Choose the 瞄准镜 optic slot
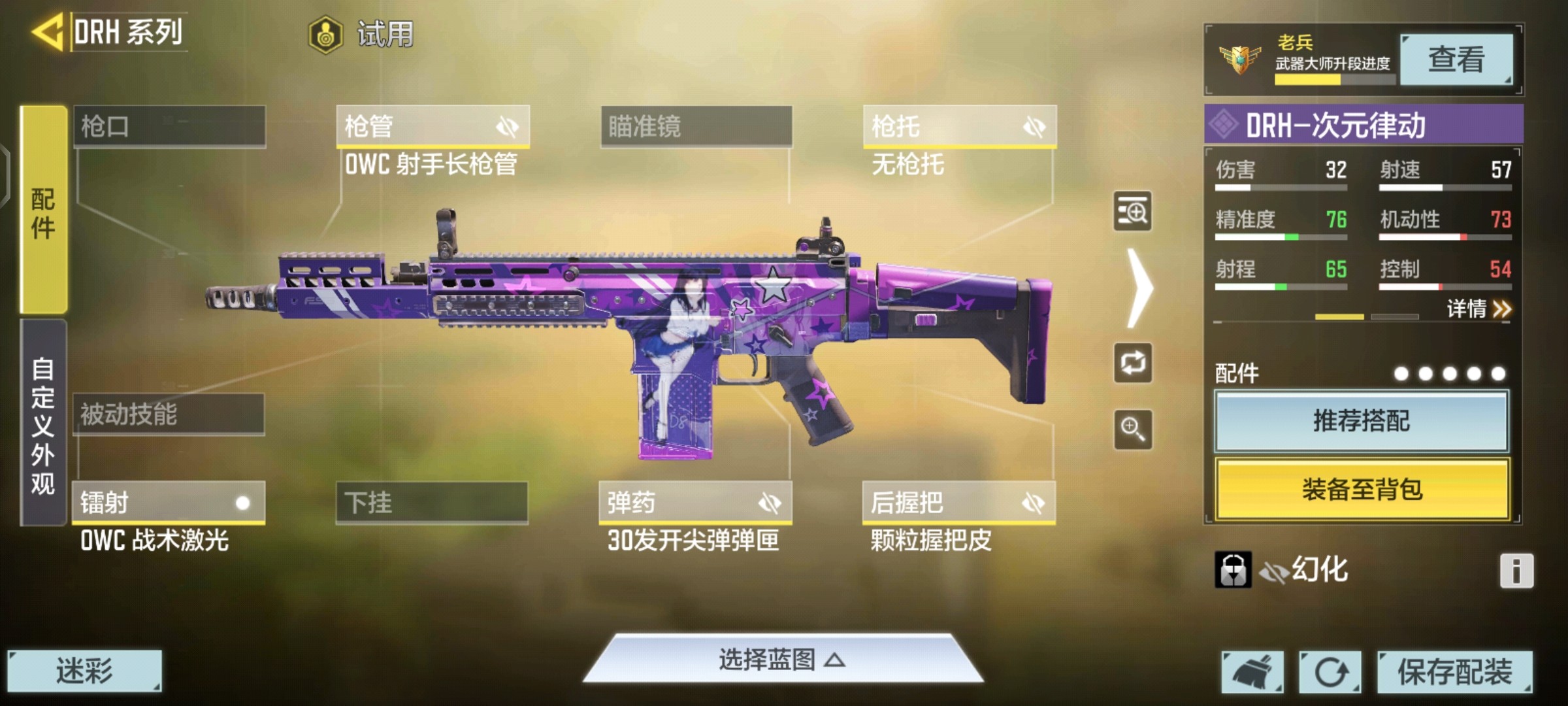The height and width of the screenshot is (706, 1568). 696,126
